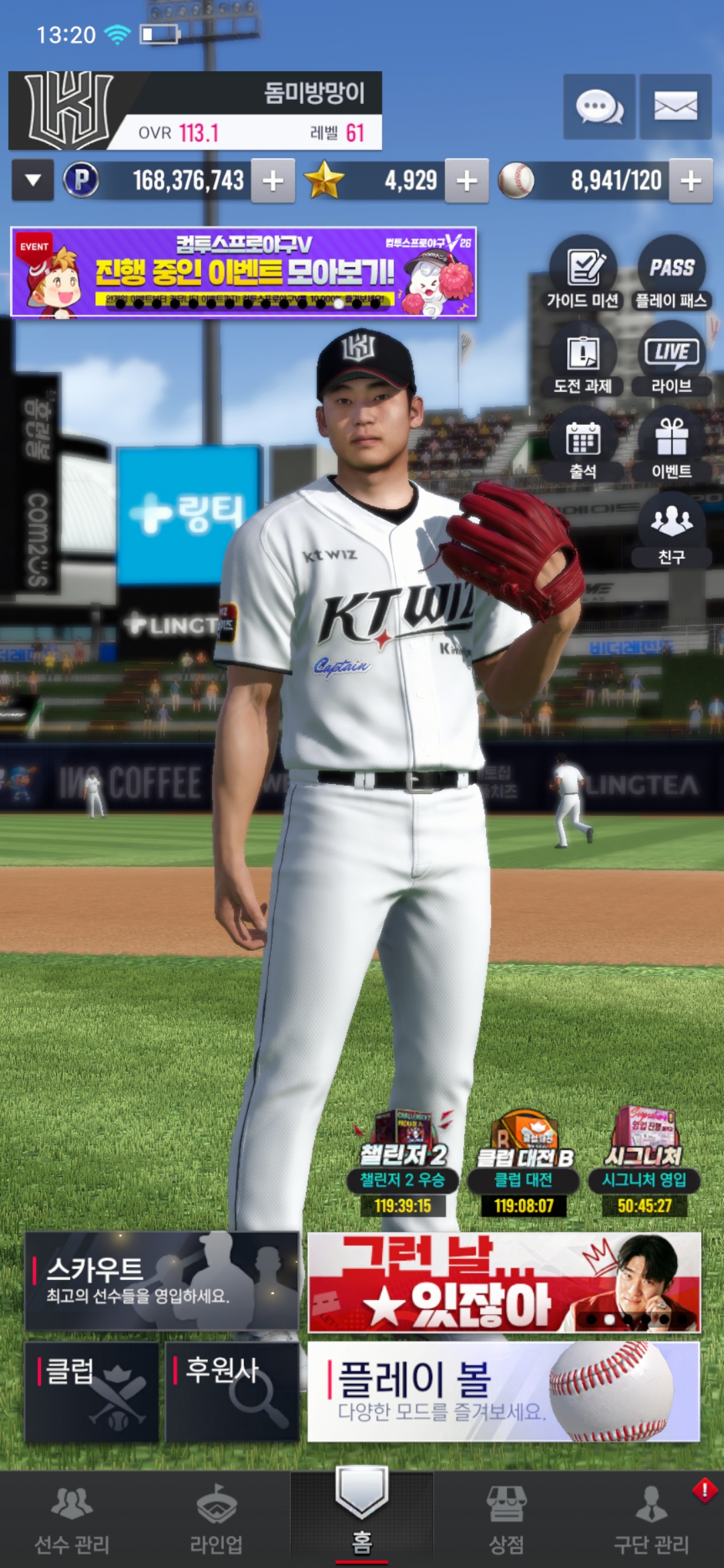Screen dimensions: 724x1568
Task: Tap the purple event collection banner
Action: [243, 272]
